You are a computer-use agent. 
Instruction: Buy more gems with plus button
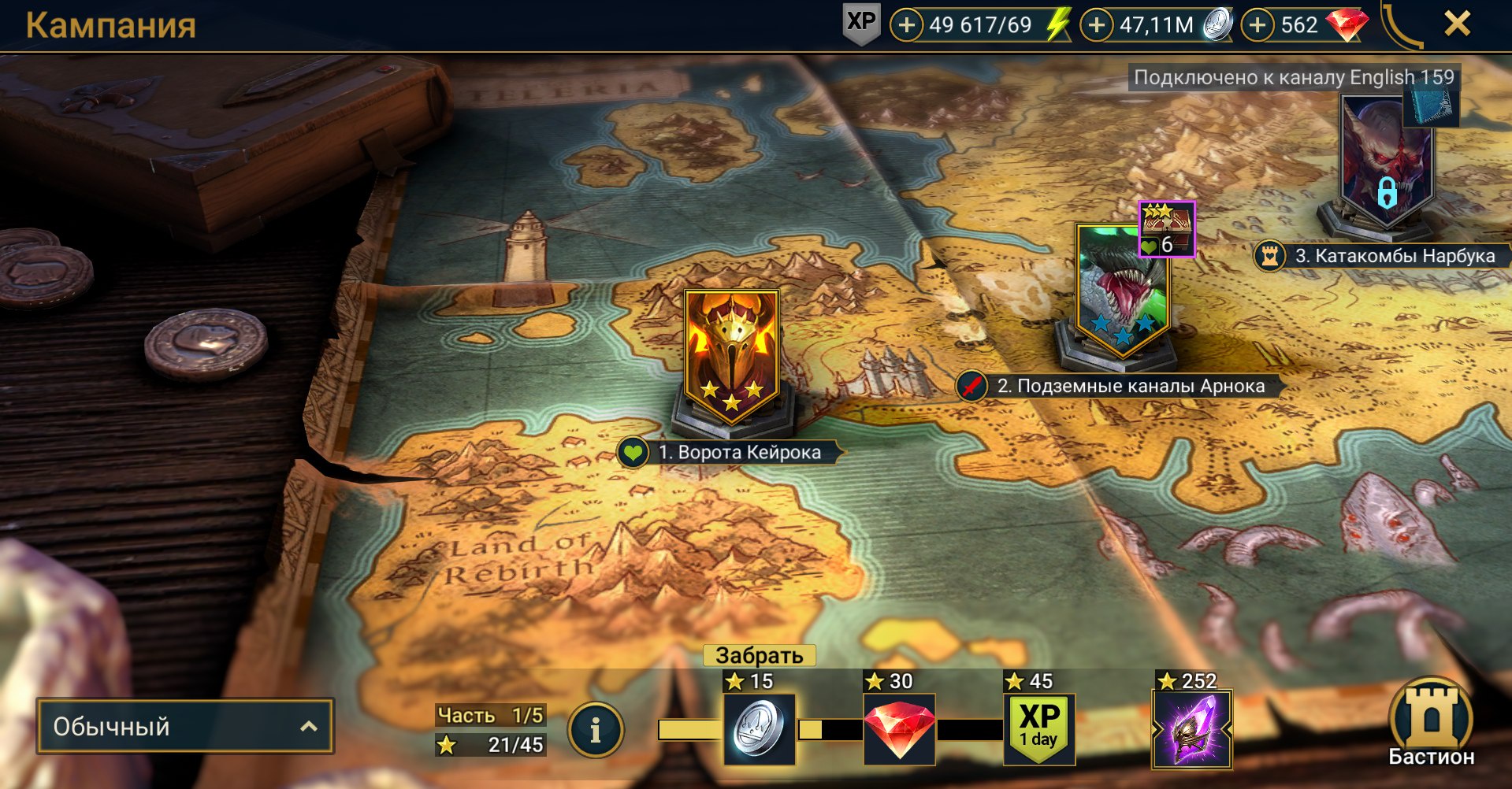[1258, 25]
